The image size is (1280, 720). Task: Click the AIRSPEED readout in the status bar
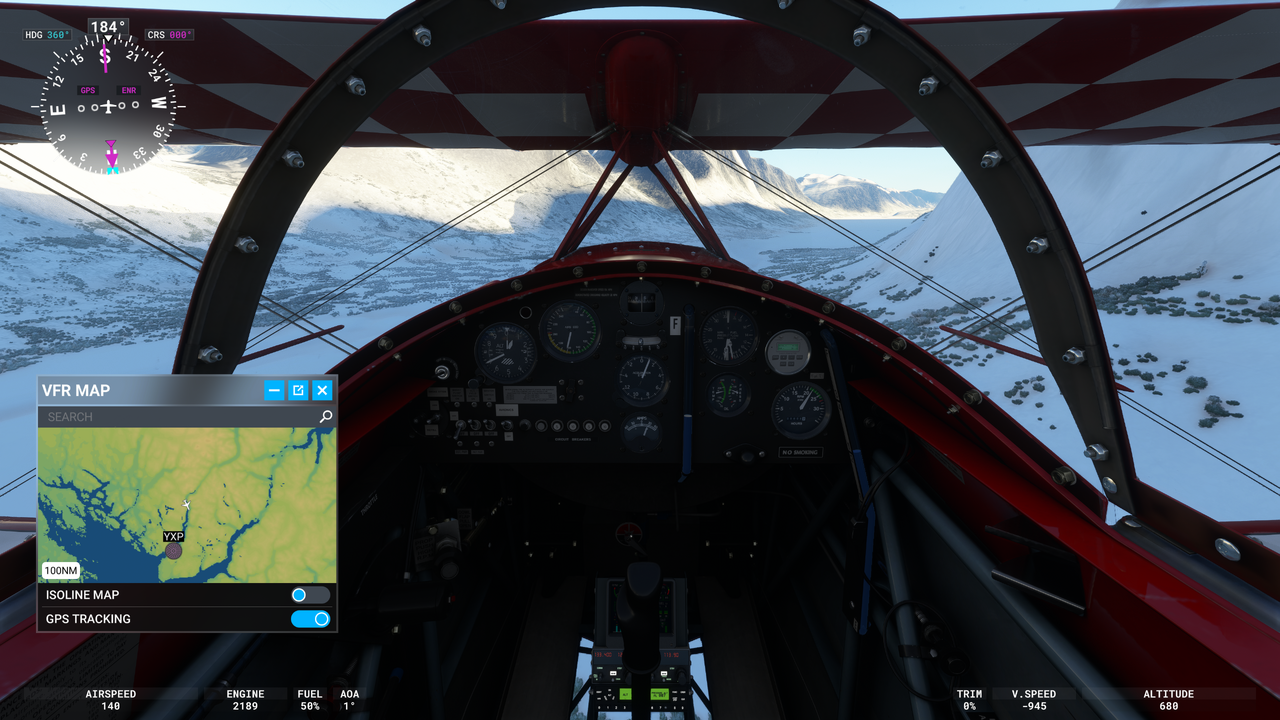coord(110,699)
